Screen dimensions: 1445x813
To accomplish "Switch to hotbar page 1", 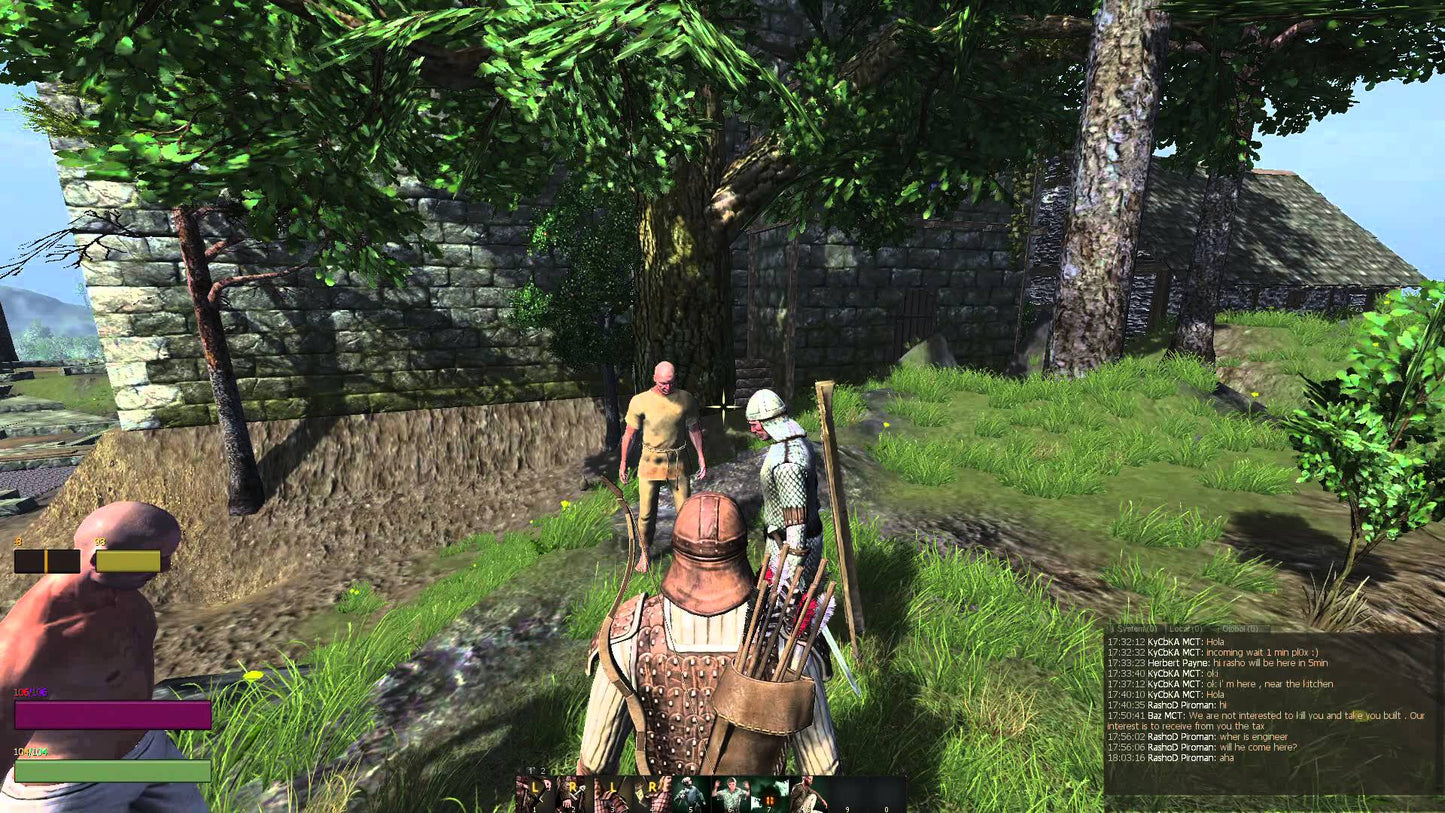I will click(530, 770).
